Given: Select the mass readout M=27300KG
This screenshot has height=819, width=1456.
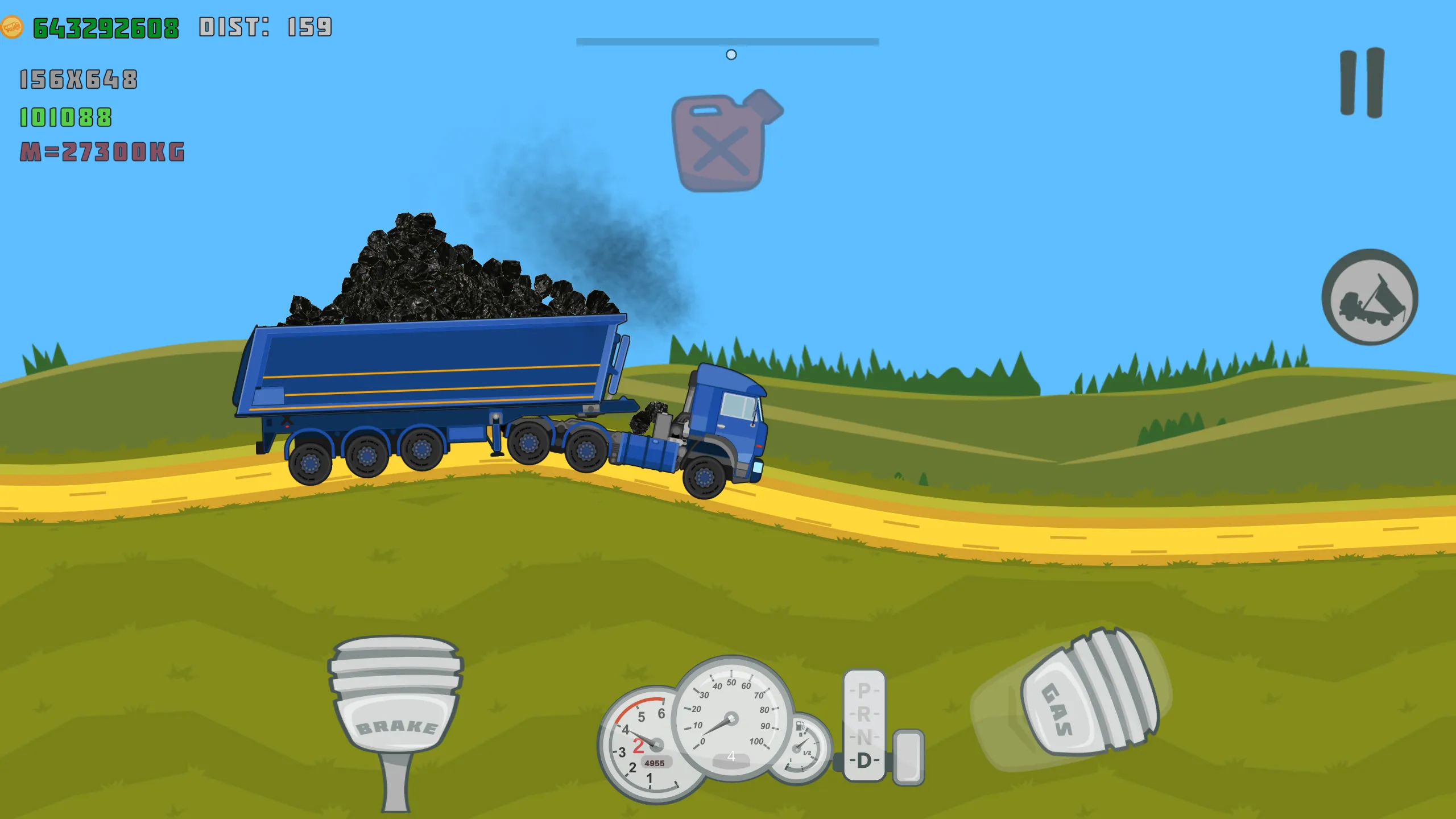Looking at the screenshot, I should pyautogui.click(x=102, y=152).
